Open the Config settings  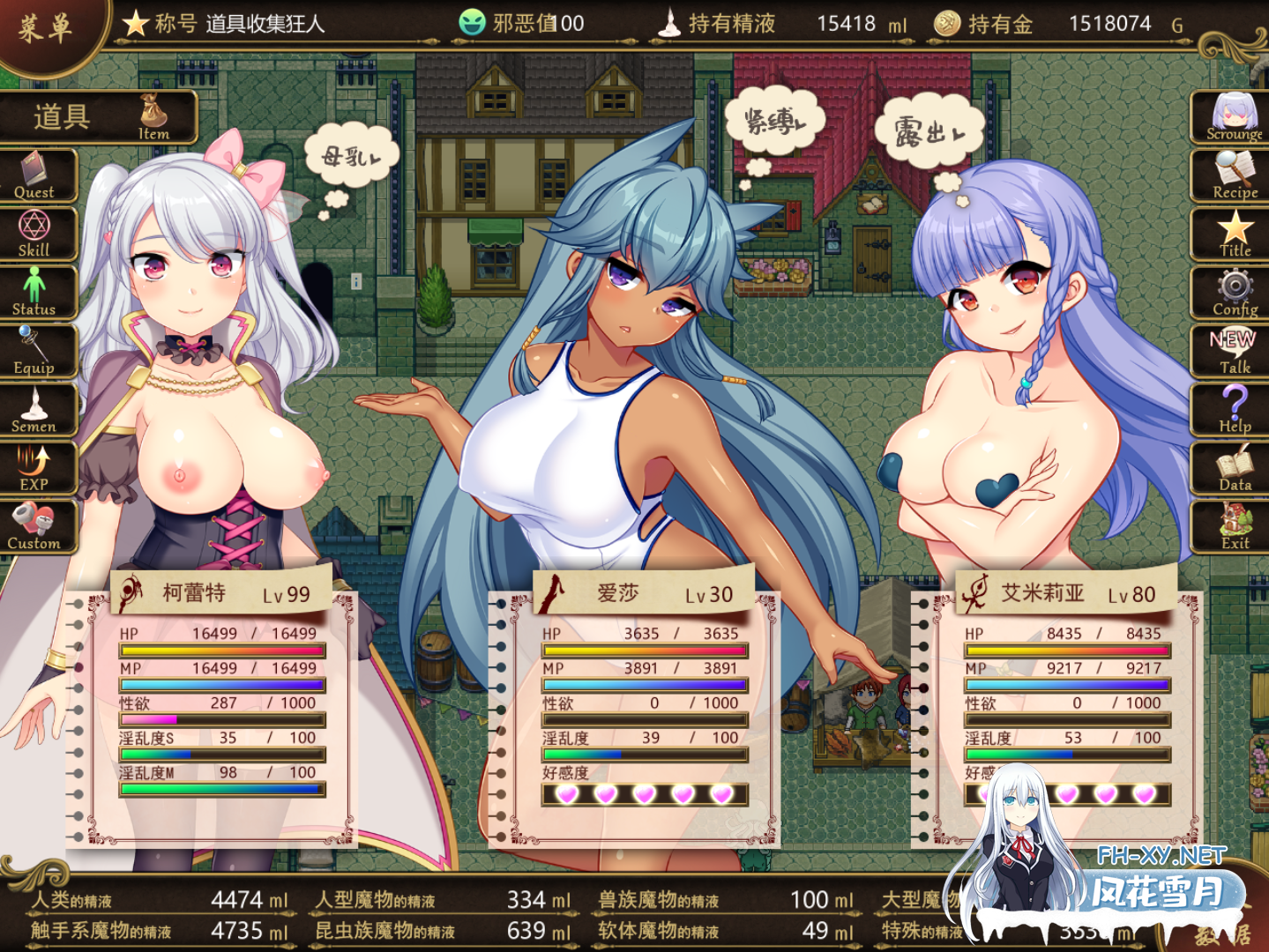[x=1233, y=294]
